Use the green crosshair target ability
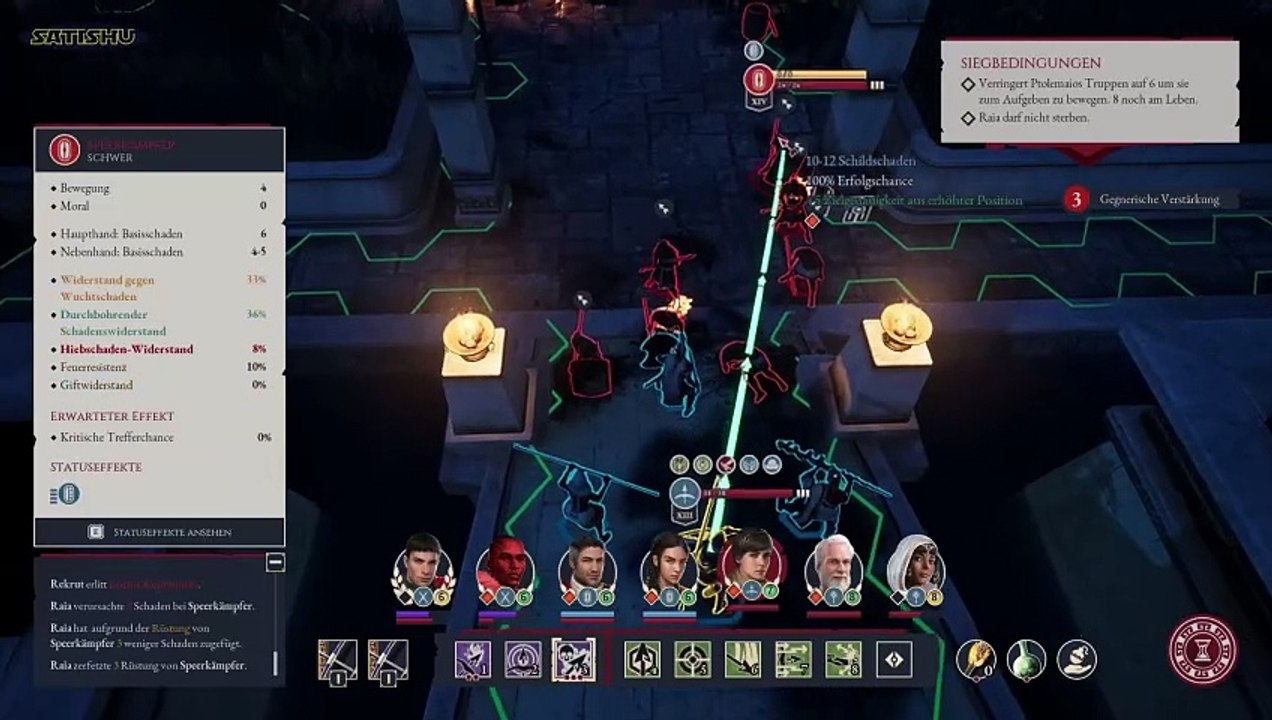Viewport: 1272px width, 720px height. pos(693,660)
